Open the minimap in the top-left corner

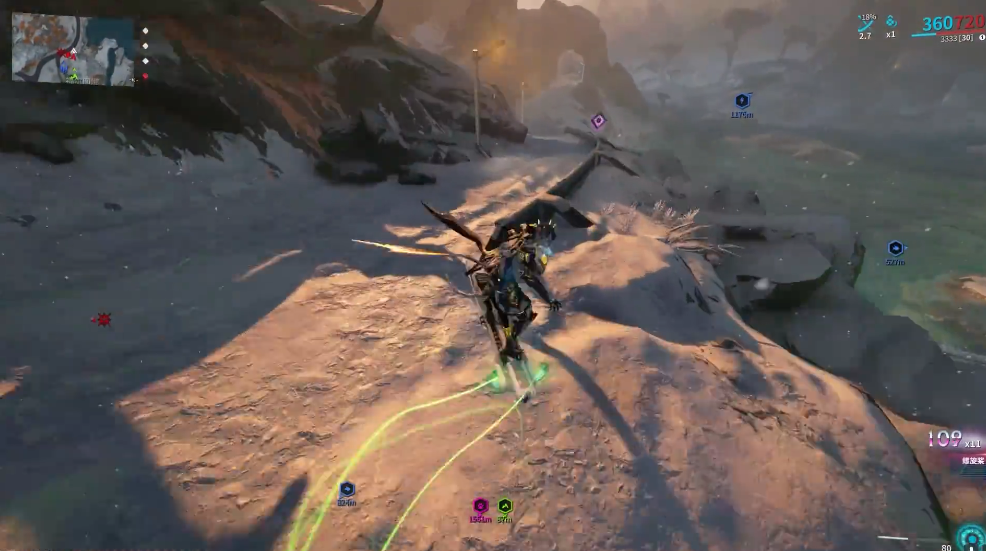[x=73, y=49]
